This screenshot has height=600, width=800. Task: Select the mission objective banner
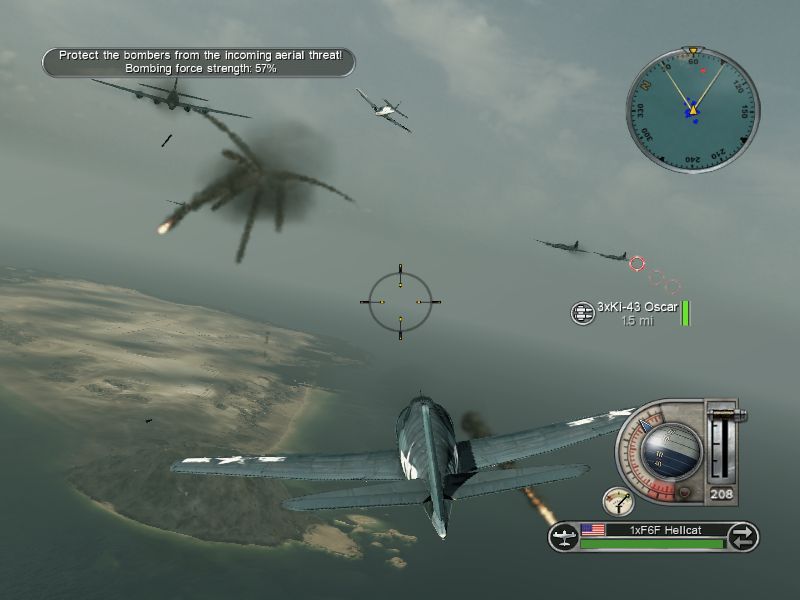click(199, 62)
